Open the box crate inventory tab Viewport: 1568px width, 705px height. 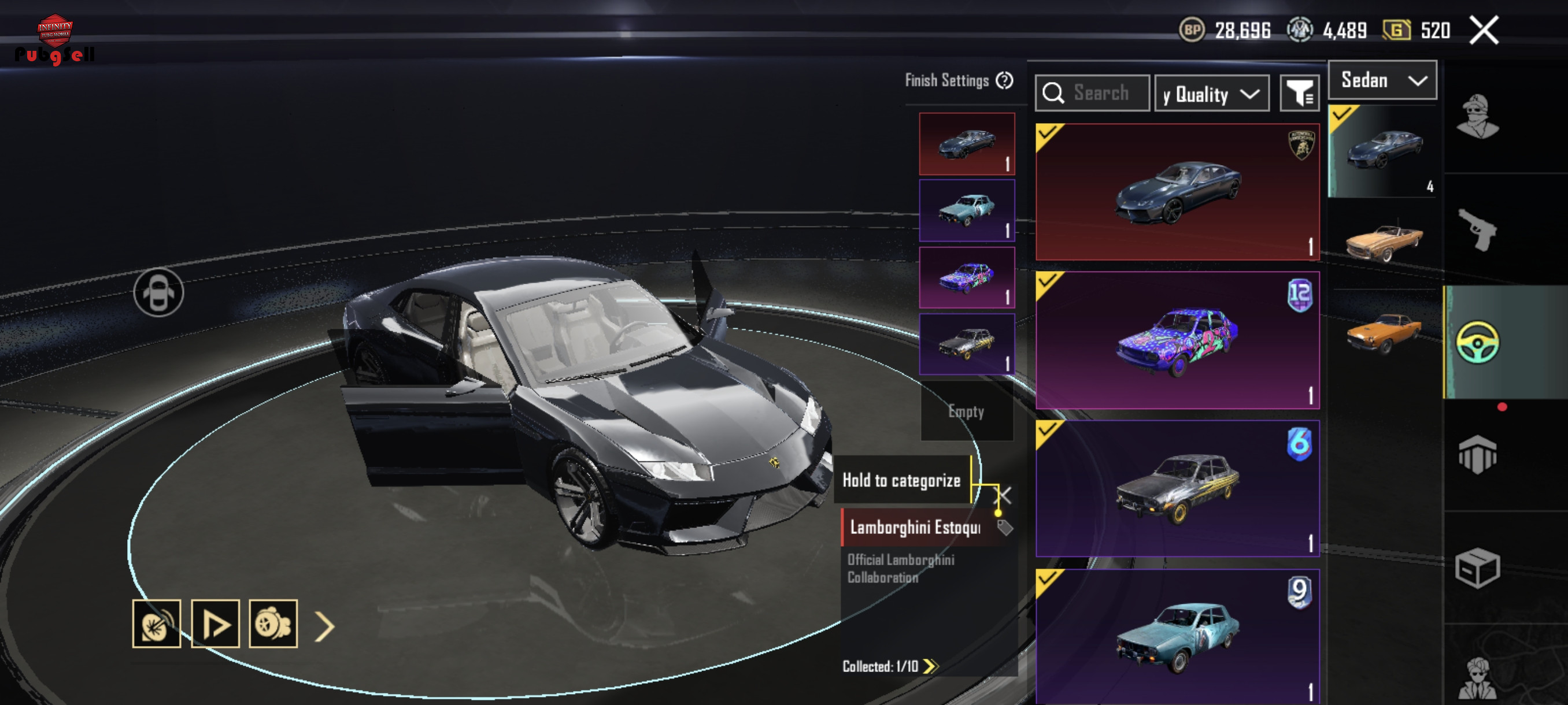click(1477, 568)
